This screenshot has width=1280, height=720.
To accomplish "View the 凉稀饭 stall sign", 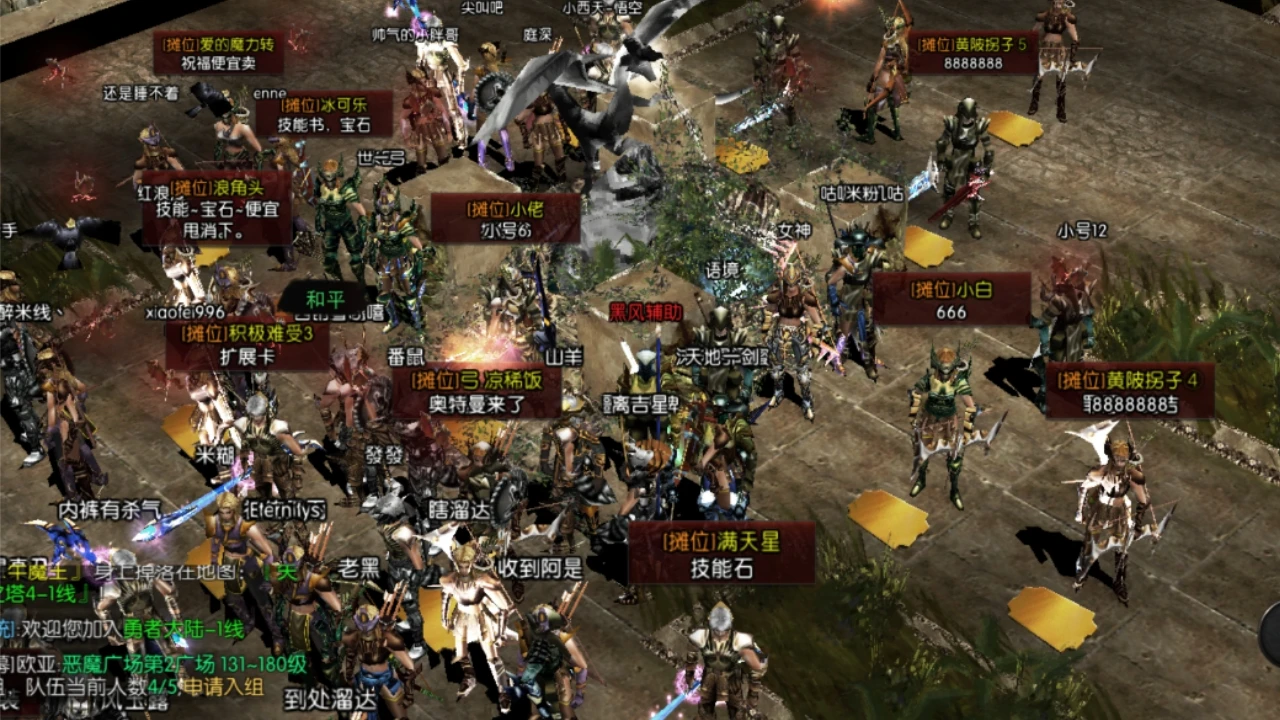I will 476,391.
